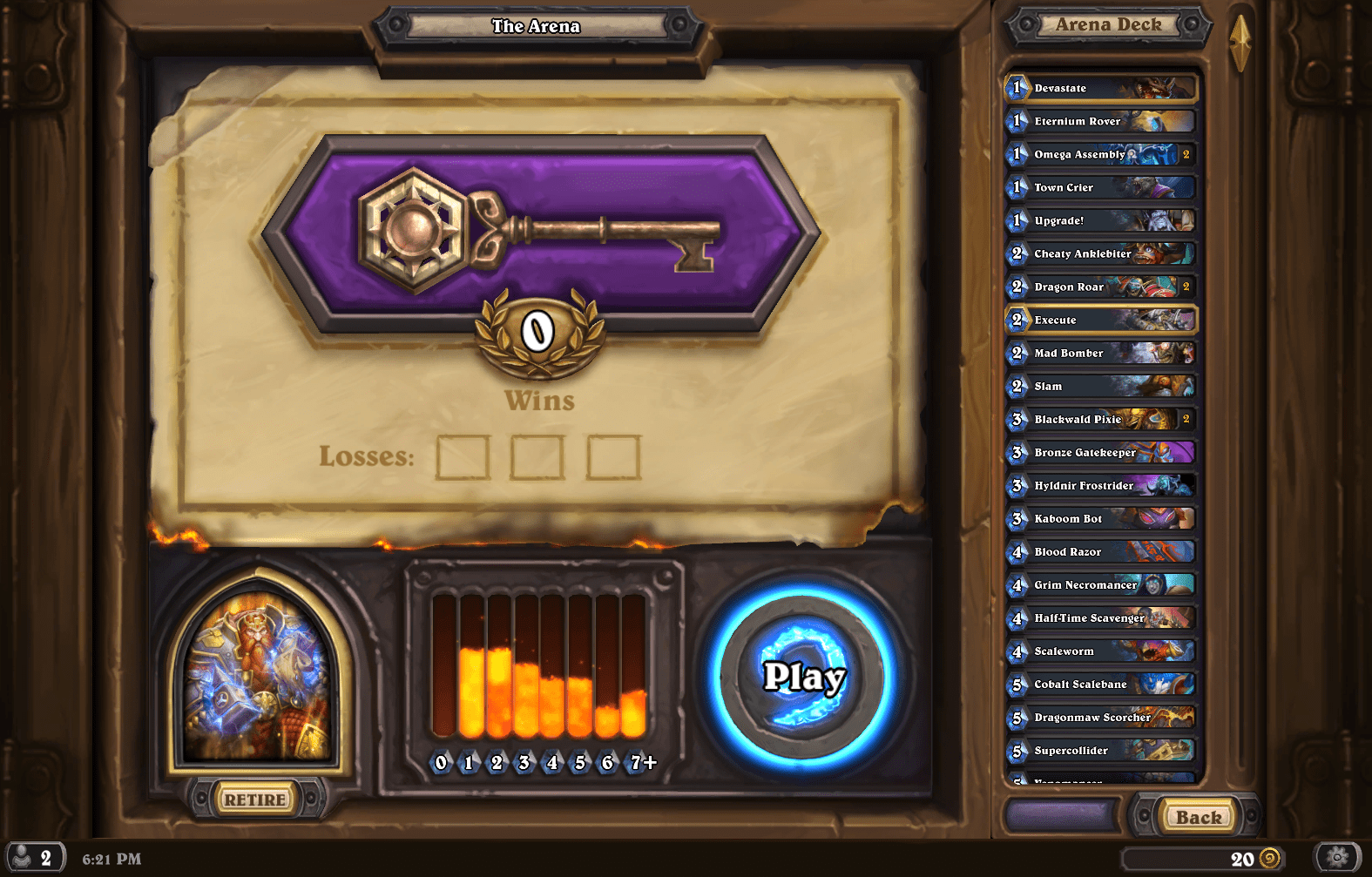Click the mana crystal on the Execute card
The image size is (1372, 877).
pyautogui.click(x=1017, y=320)
